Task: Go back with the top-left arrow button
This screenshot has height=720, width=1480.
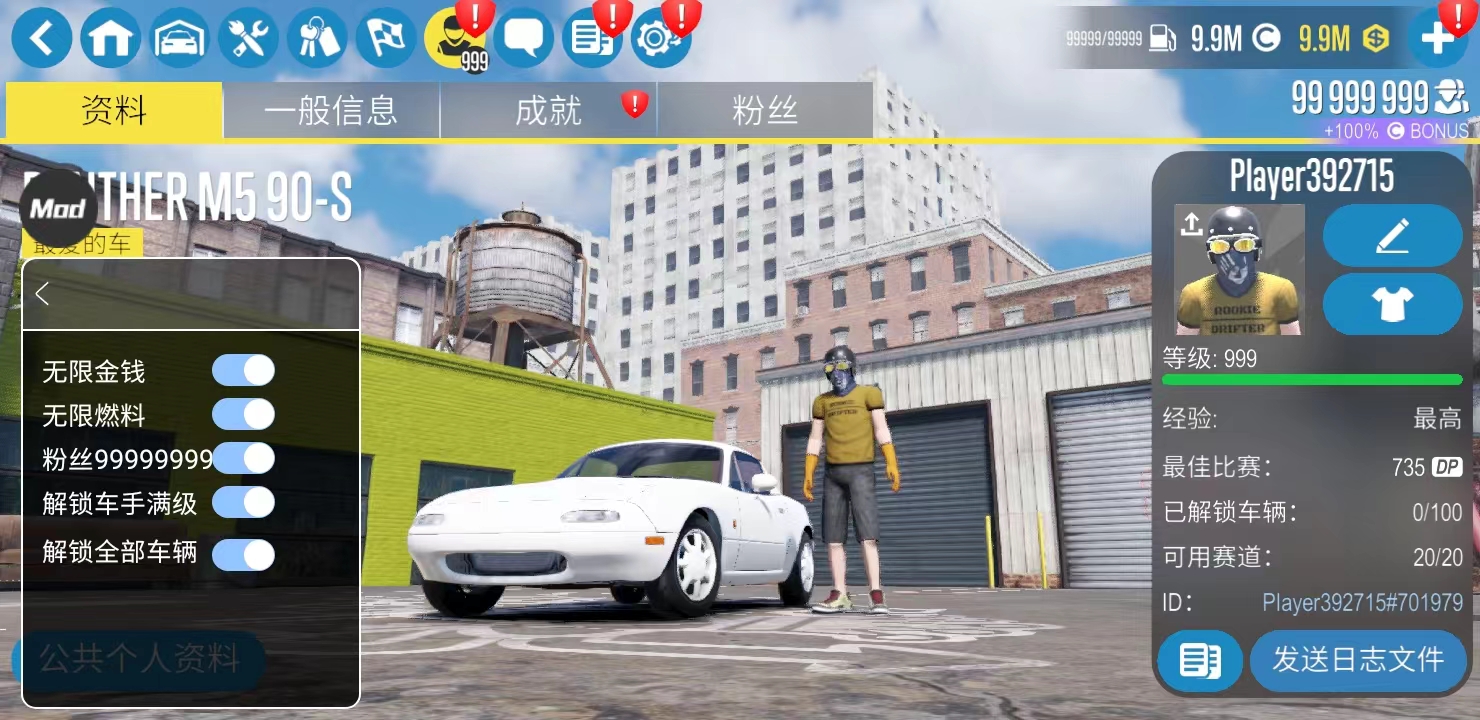Action: pos(41,39)
